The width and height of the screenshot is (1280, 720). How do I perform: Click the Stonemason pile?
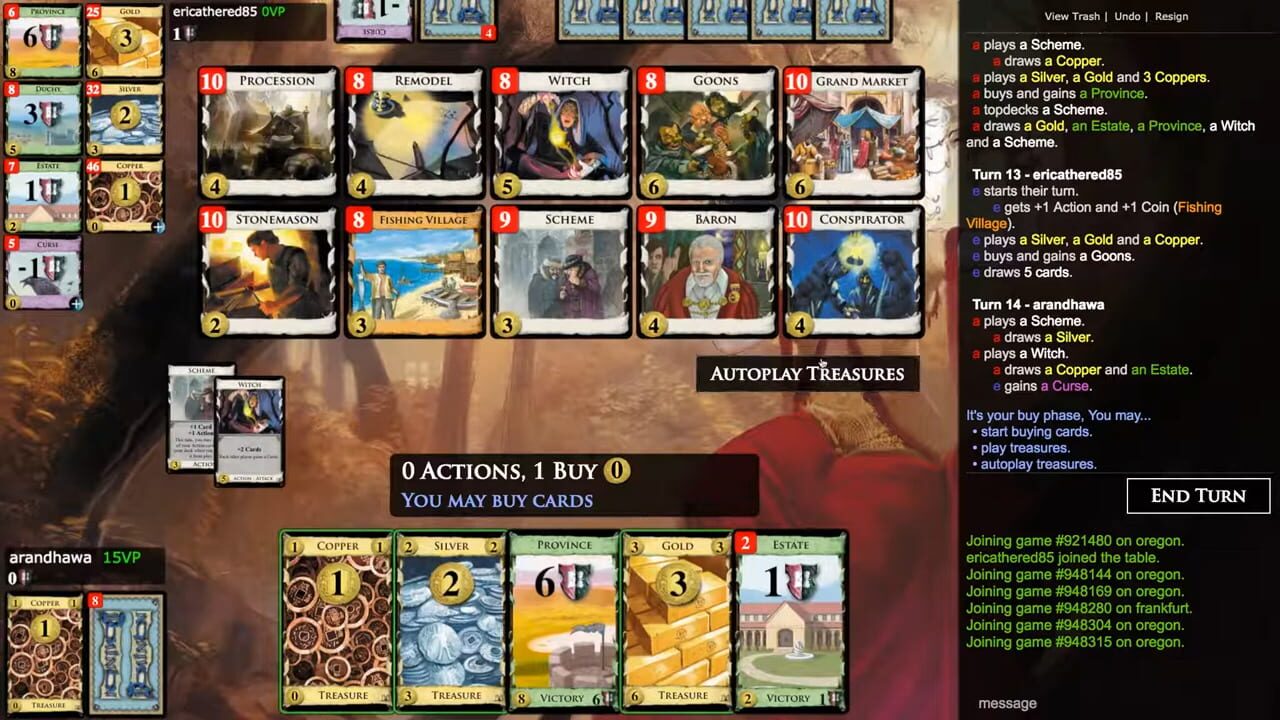click(x=268, y=270)
